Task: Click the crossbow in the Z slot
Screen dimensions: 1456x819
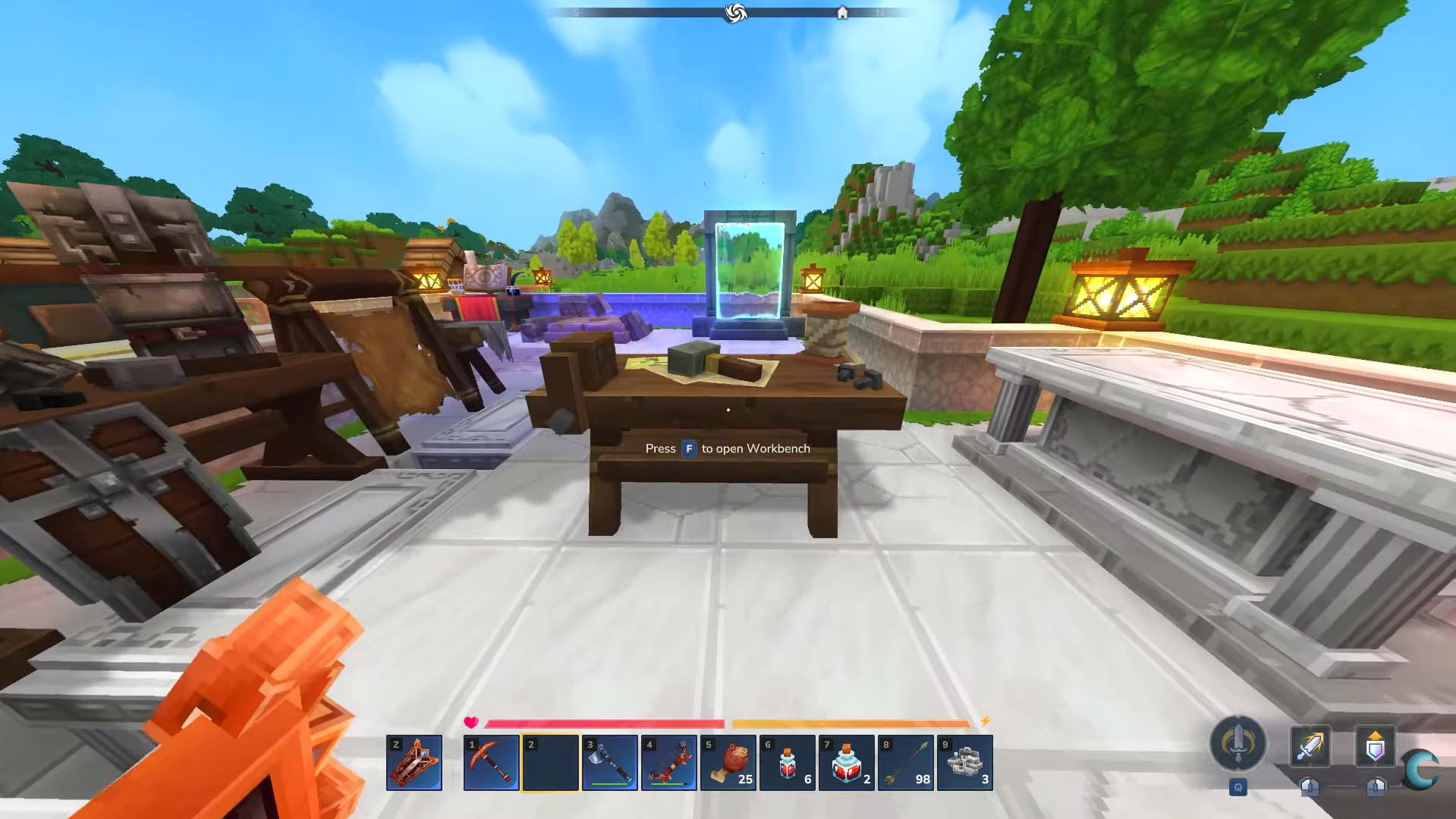Action: (414, 762)
